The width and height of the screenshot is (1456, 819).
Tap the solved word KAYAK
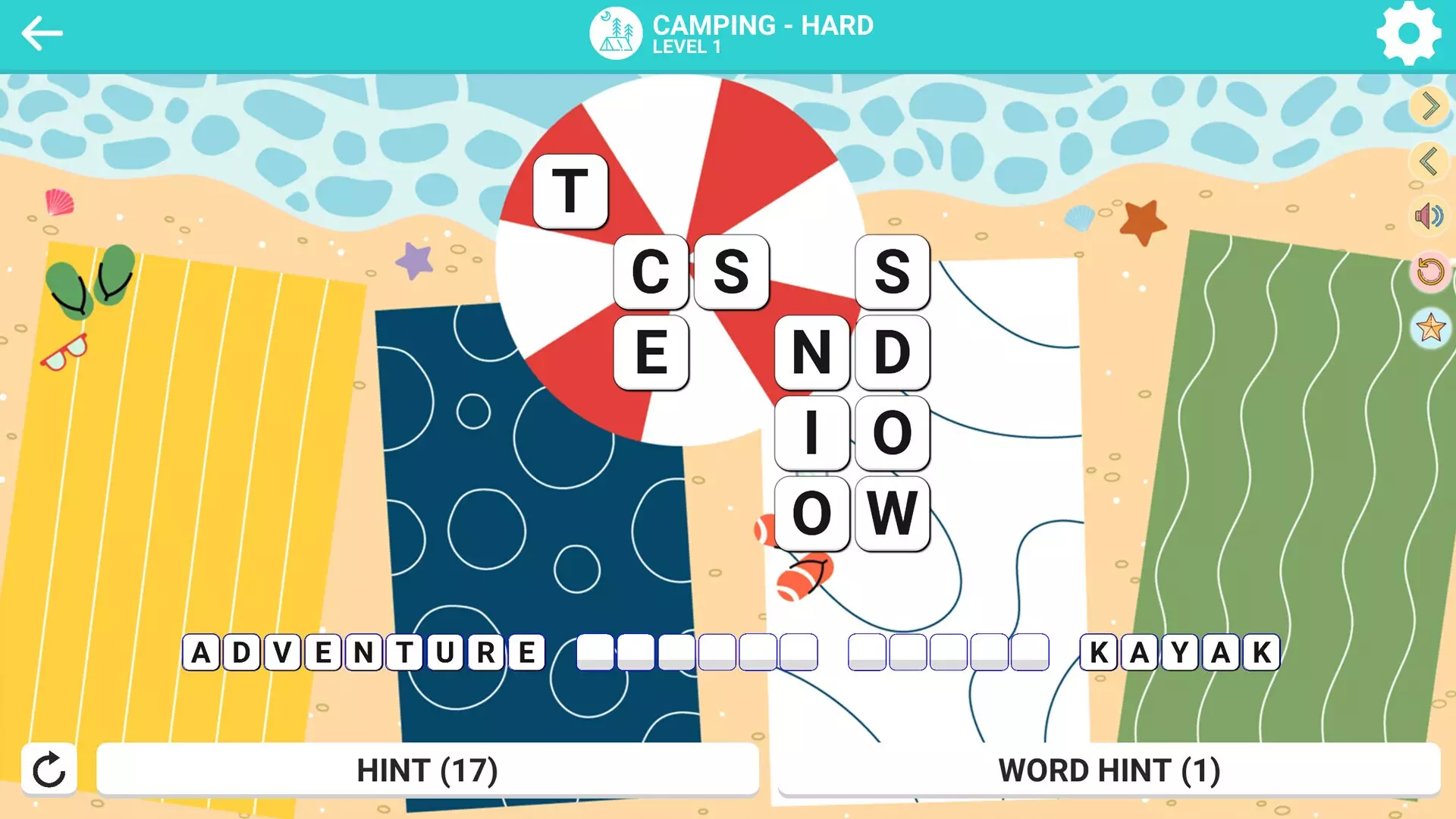tap(1181, 651)
